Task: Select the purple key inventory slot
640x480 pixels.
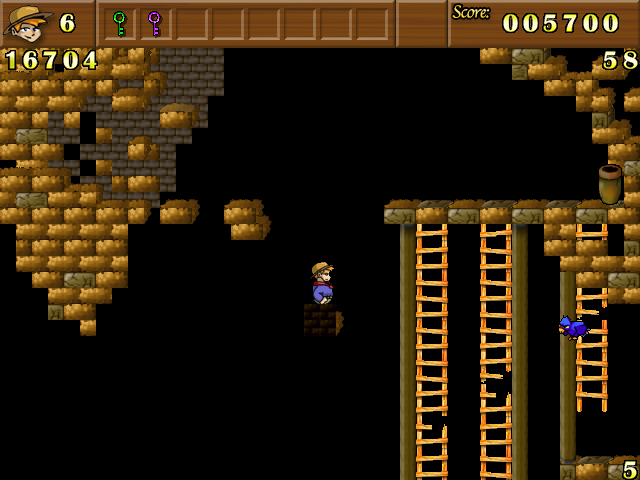Action: click(154, 23)
